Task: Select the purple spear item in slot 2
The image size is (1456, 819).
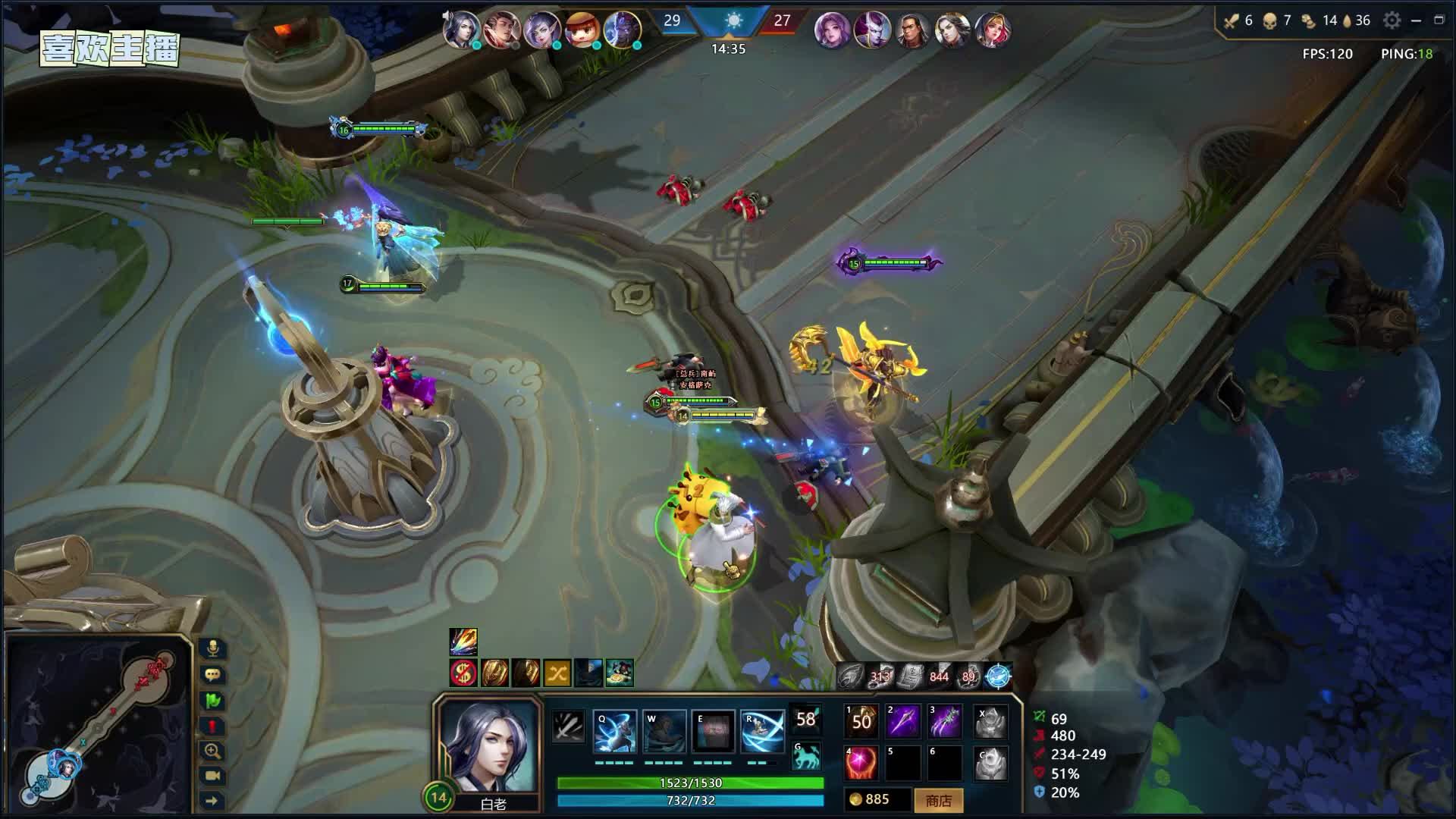Action: coord(904,720)
